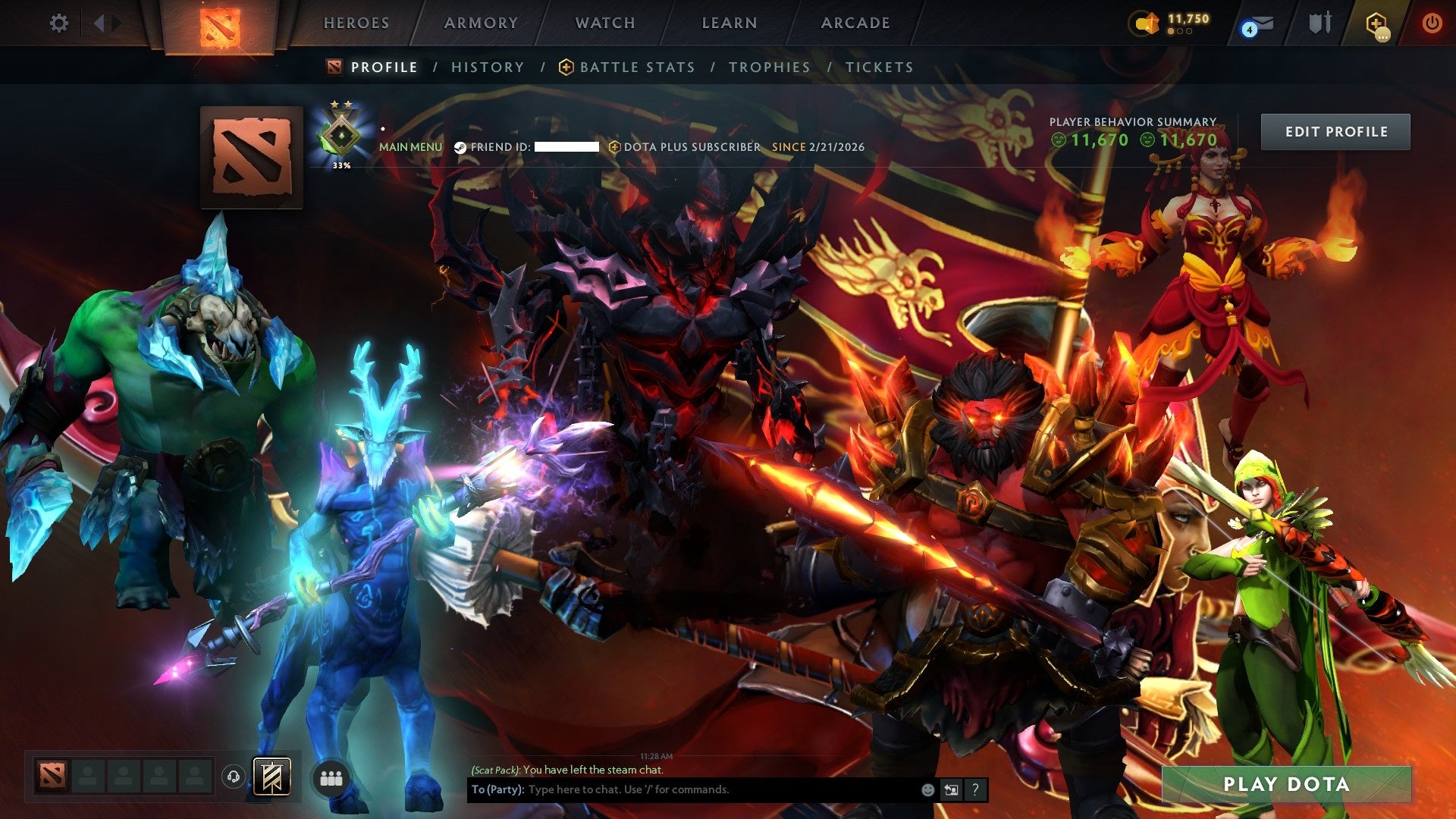Viewport: 1456px width, 819px height.
Task: Click the EDIT PROFILE button
Action: pyautogui.click(x=1335, y=130)
